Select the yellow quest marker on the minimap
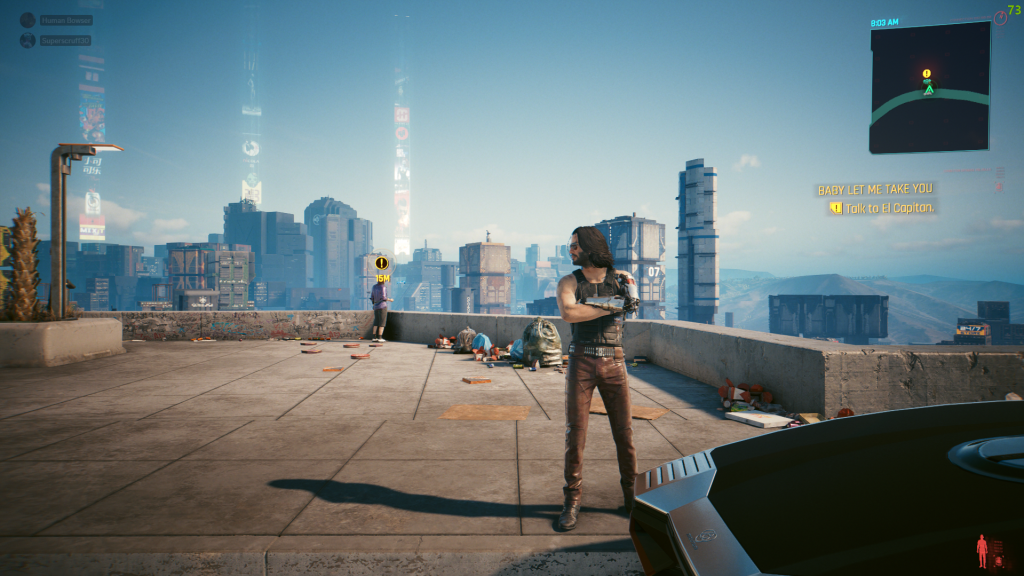Viewport: 1024px width, 576px height. coord(927,74)
